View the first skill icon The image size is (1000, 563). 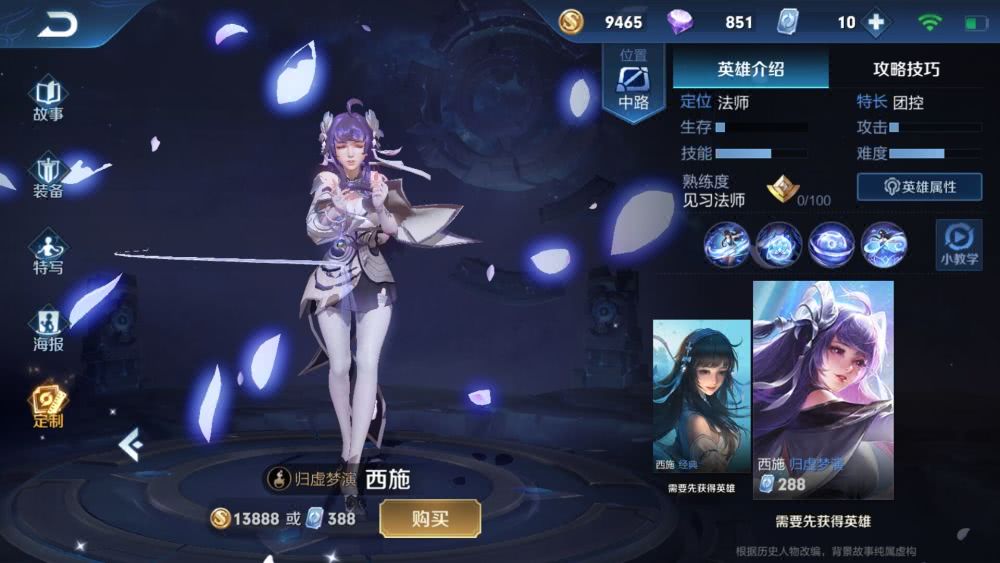click(x=726, y=244)
